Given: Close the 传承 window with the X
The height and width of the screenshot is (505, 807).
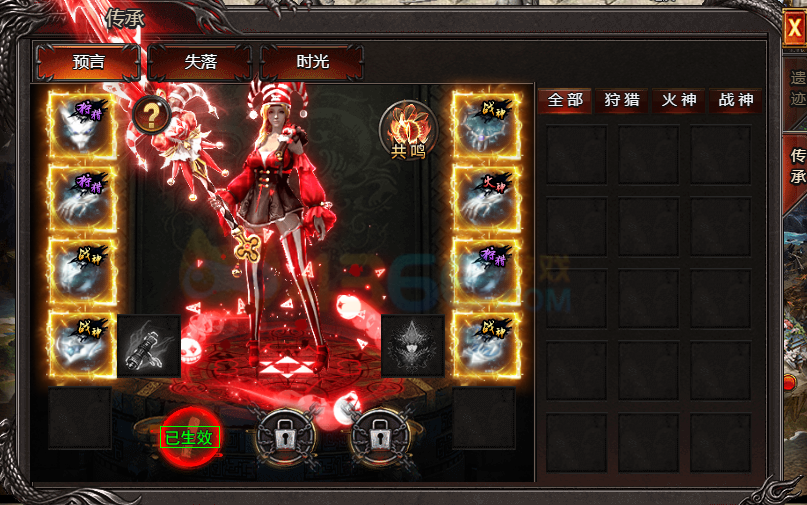Looking at the screenshot, I should [794, 29].
